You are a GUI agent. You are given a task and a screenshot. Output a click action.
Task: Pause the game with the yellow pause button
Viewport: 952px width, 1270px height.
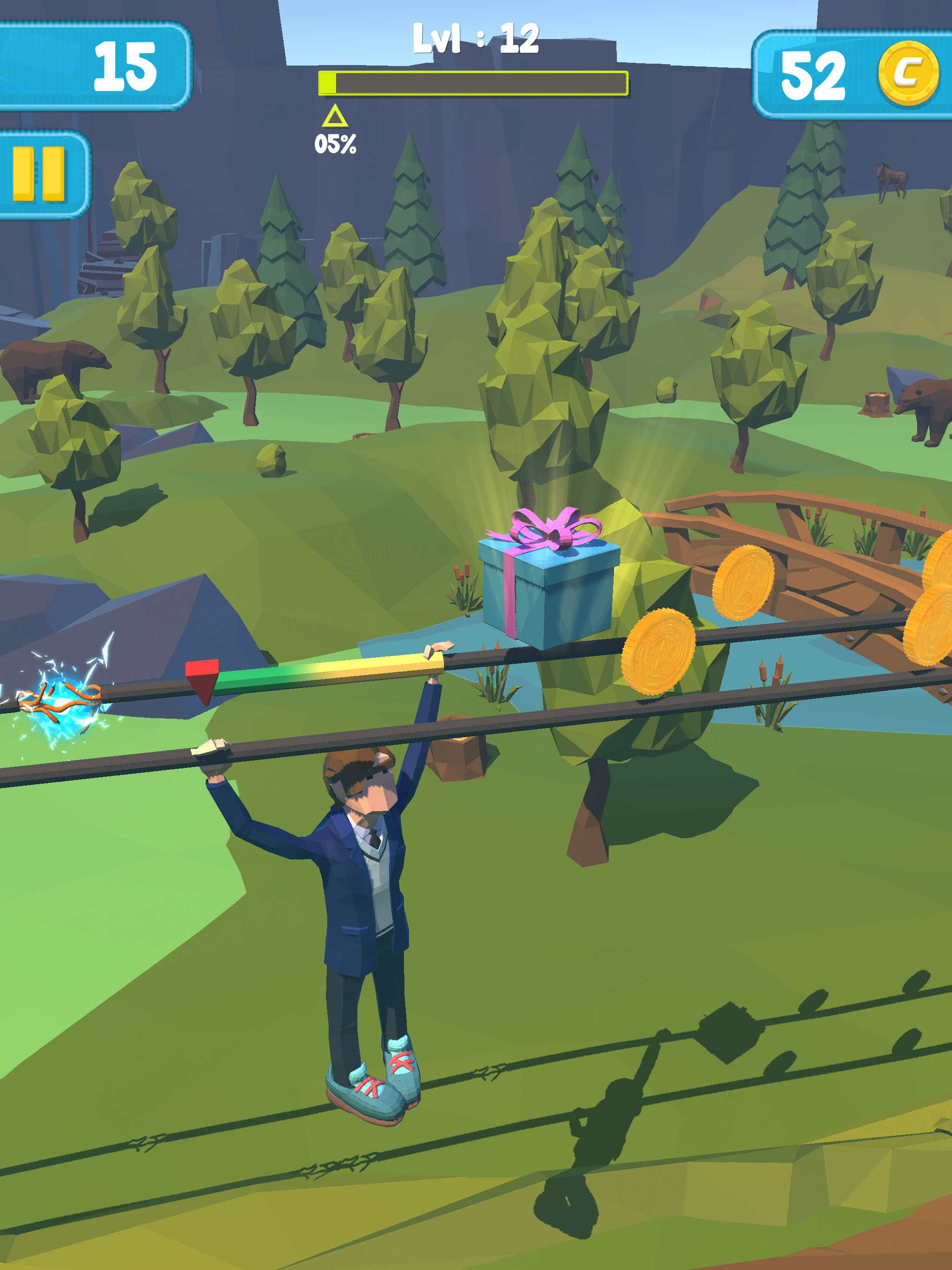pyautogui.click(x=39, y=174)
